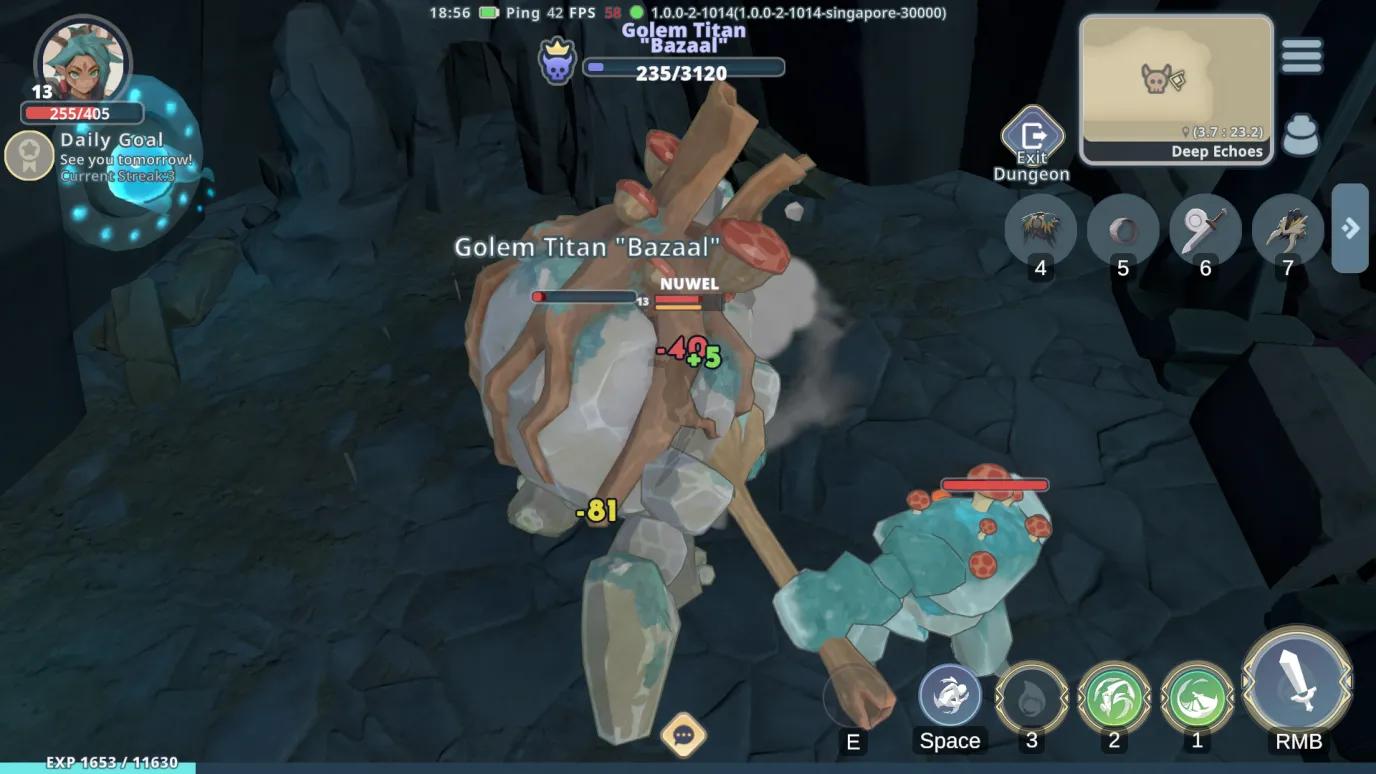Screen dimensions: 1376x774
Task: Open the player character portrait
Action: click(82, 62)
